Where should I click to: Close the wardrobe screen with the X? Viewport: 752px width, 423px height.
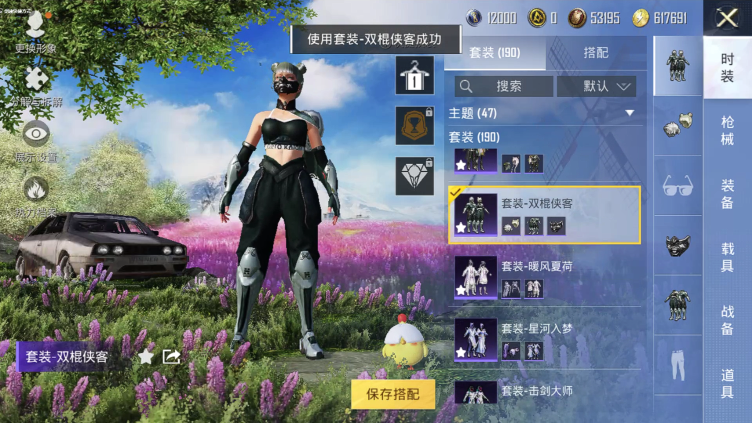pyautogui.click(x=727, y=16)
